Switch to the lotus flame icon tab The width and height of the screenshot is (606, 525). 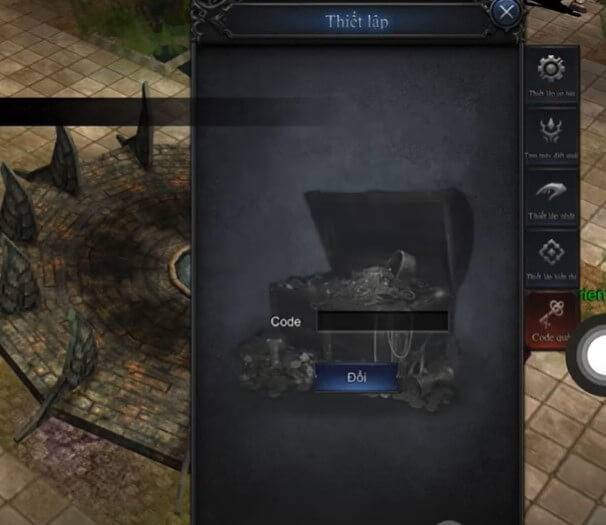click(x=551, y=135)
